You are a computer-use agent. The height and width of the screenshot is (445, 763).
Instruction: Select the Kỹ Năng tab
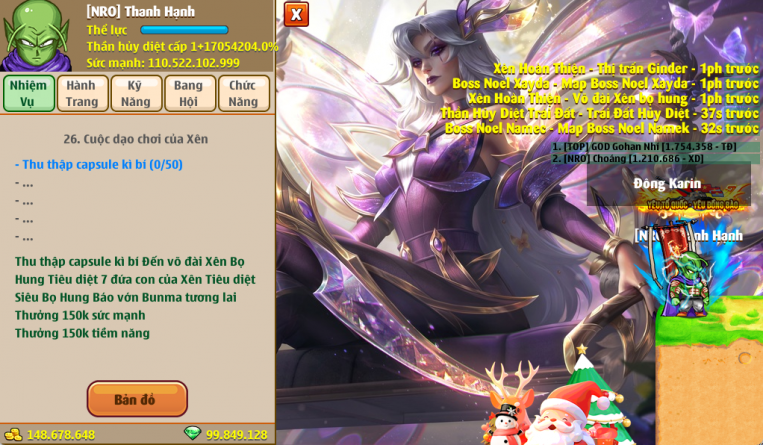[136, 93]
